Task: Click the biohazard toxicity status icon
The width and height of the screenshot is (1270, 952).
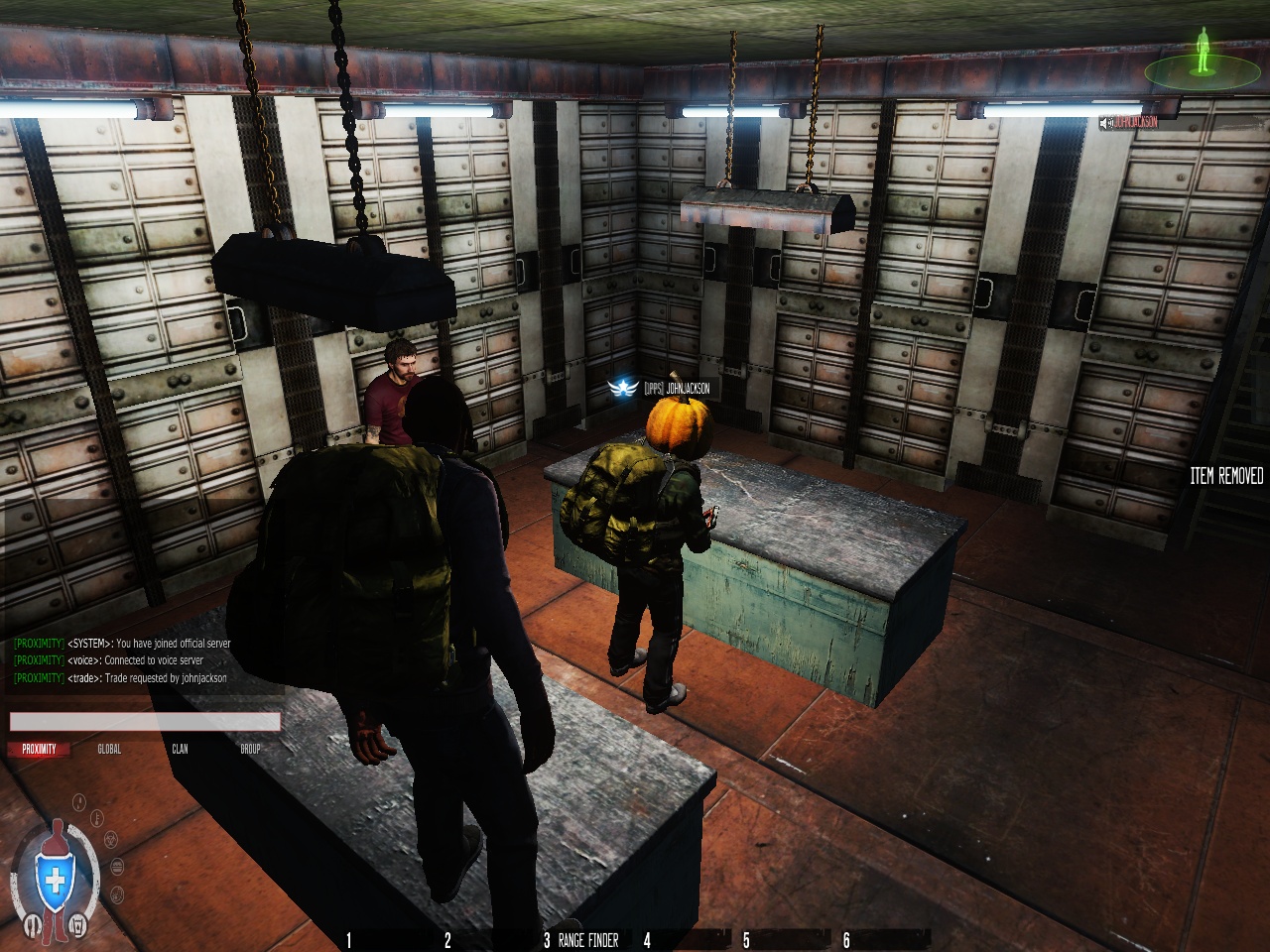Action: (111, 839)
